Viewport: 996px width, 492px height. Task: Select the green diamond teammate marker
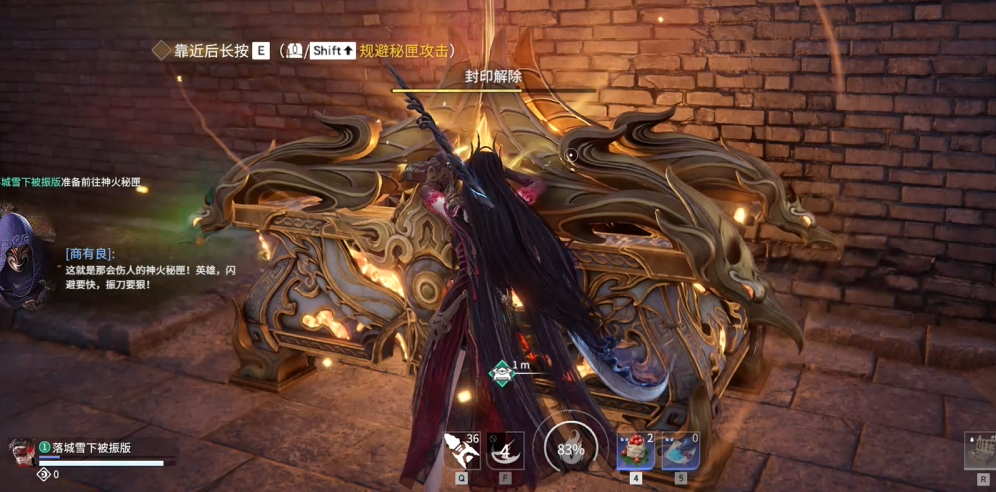tap(500, 372)
